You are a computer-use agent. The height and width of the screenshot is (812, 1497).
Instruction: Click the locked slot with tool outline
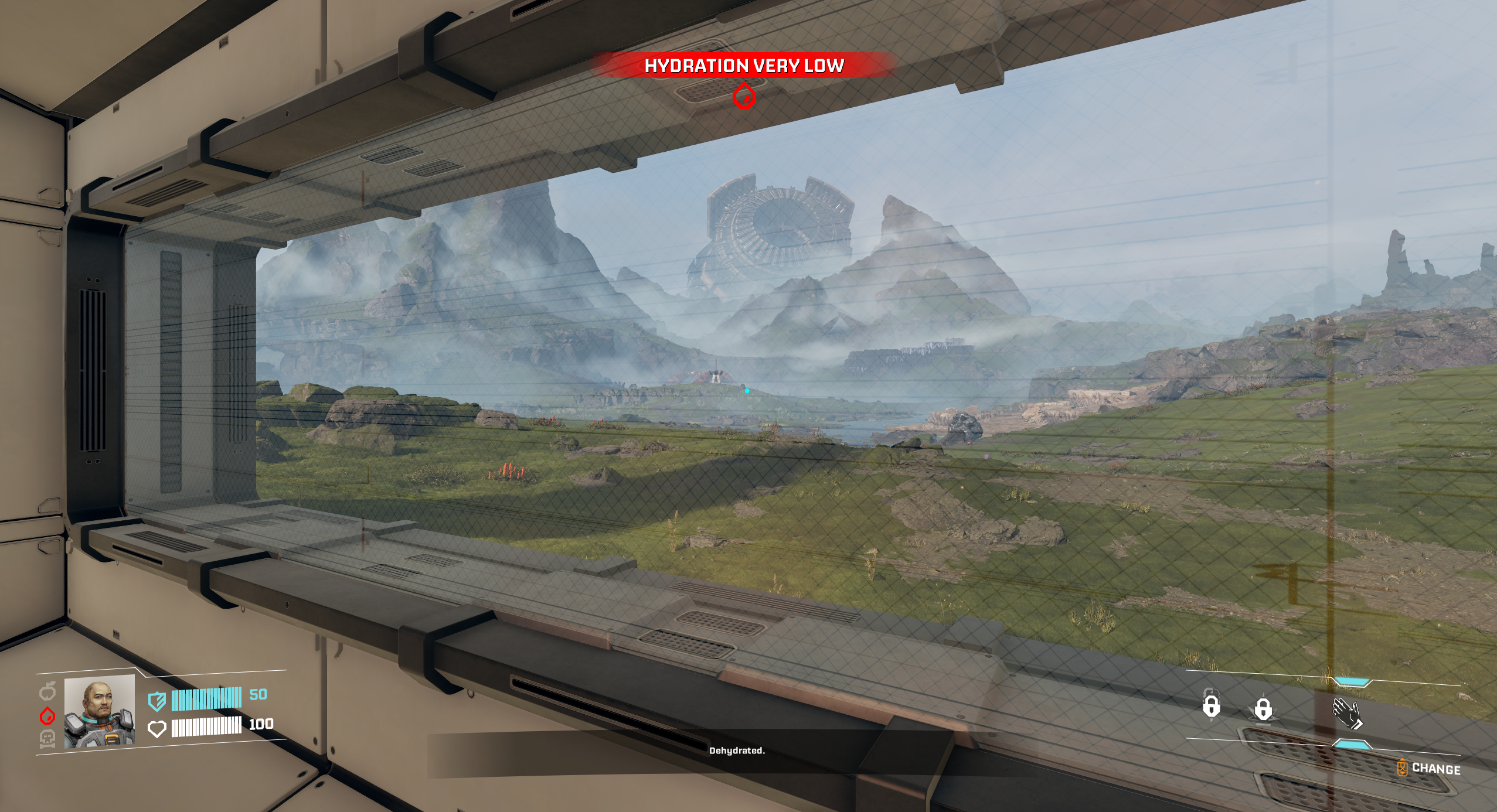(1211, 705)
